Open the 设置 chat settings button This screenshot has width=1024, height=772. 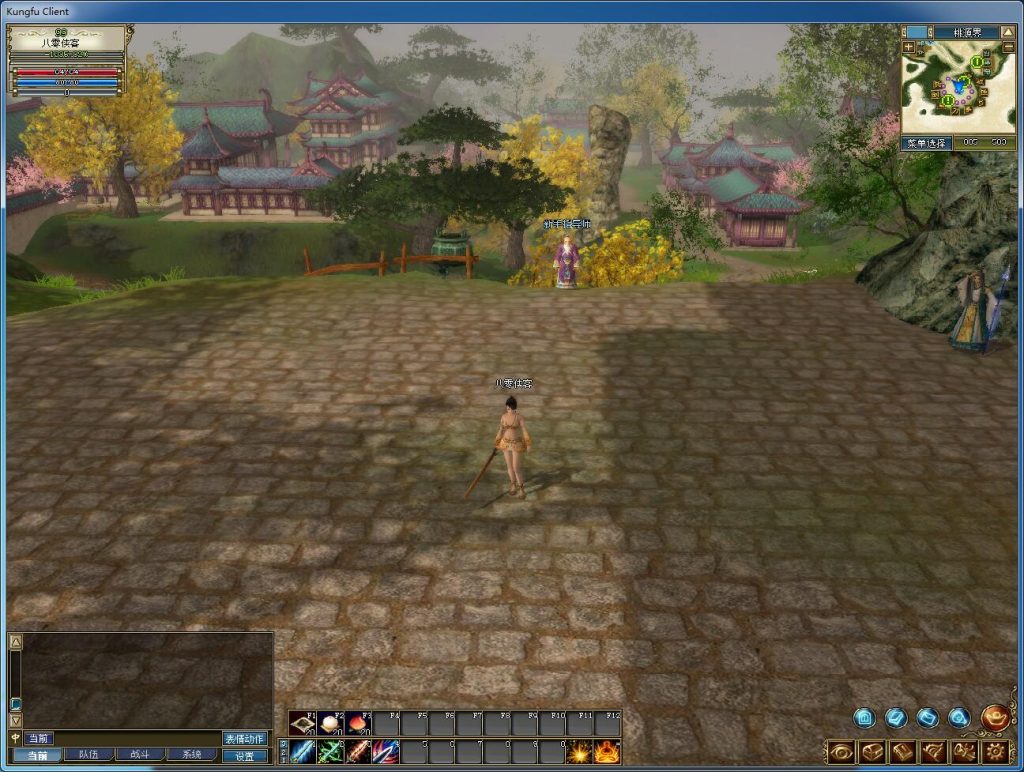click(245, 756)
